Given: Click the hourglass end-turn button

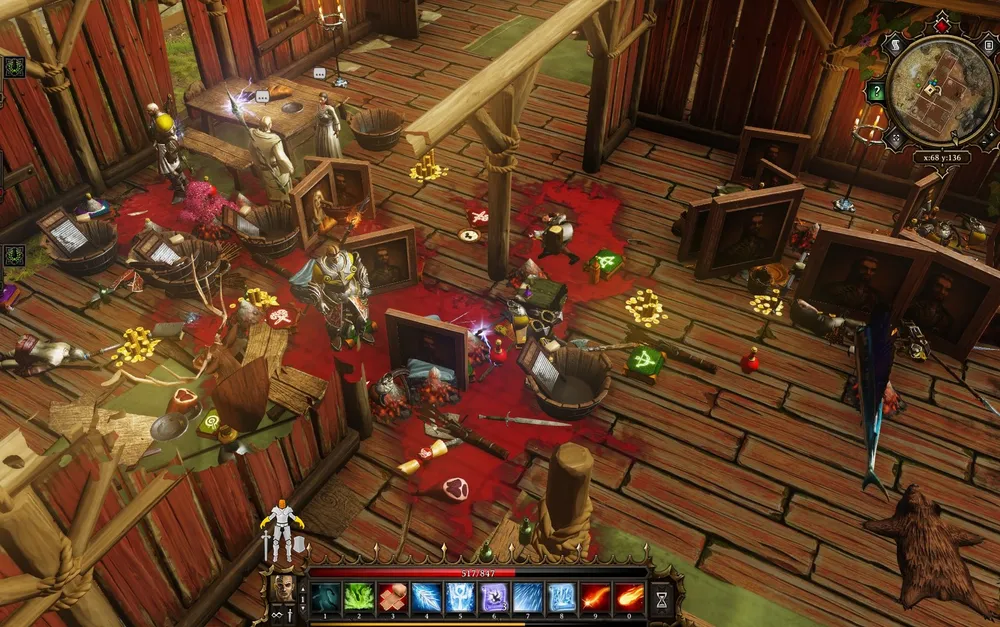Looking at the screenshot, I should click(661, 598).
